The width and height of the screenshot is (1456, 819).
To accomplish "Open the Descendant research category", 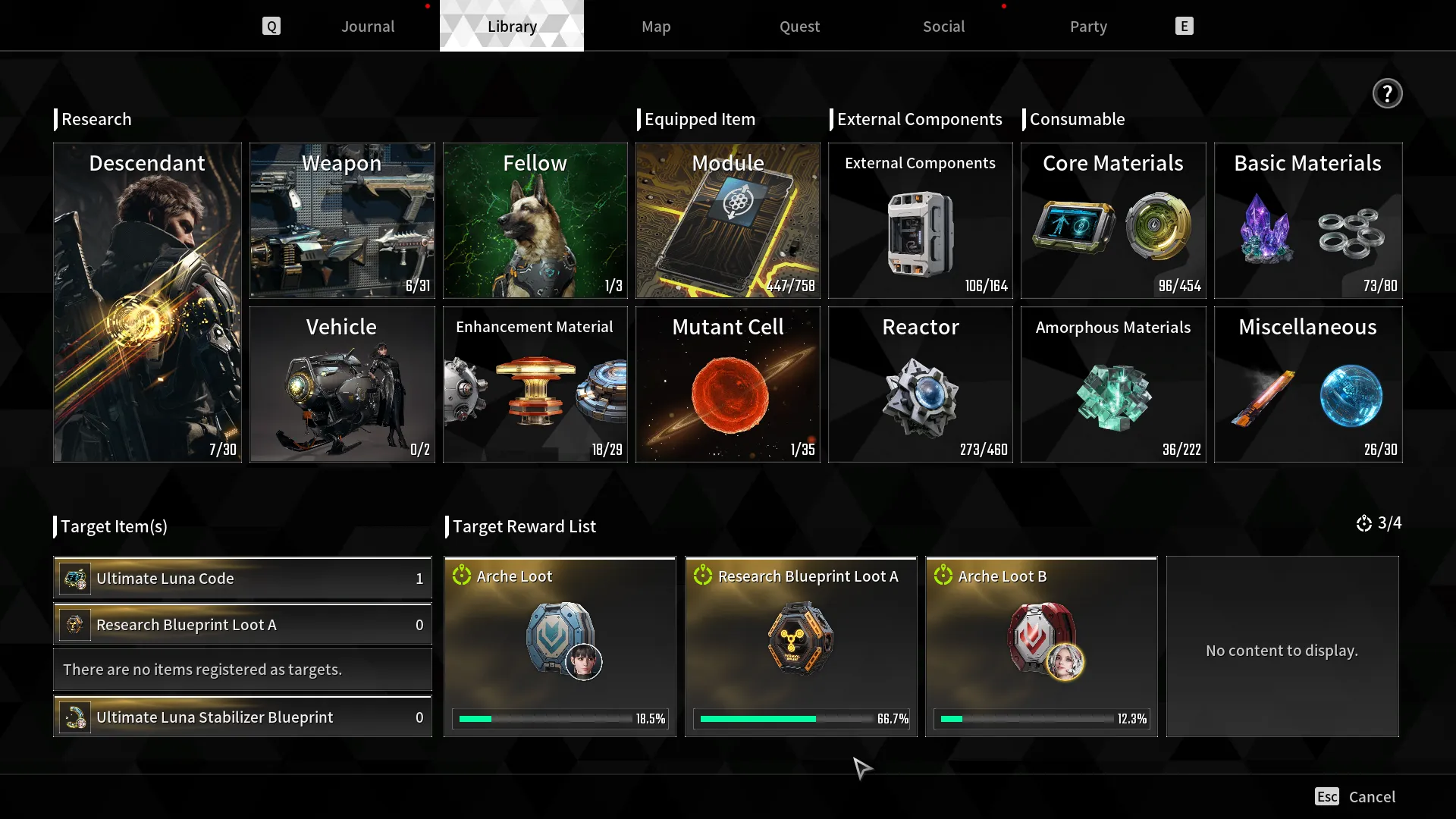I will click(x=147, y=303).
